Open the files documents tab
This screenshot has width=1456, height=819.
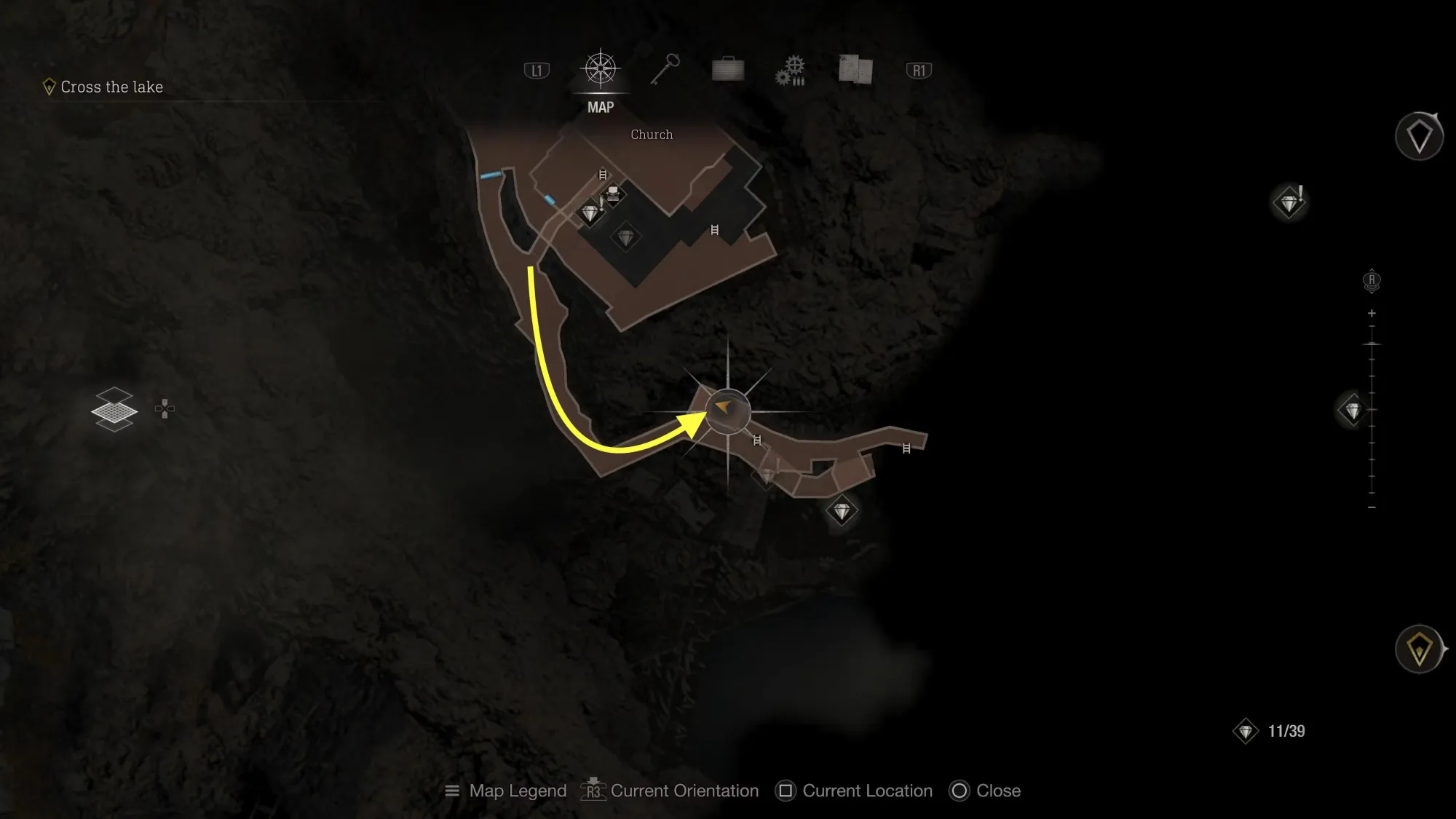coord(855,70)
